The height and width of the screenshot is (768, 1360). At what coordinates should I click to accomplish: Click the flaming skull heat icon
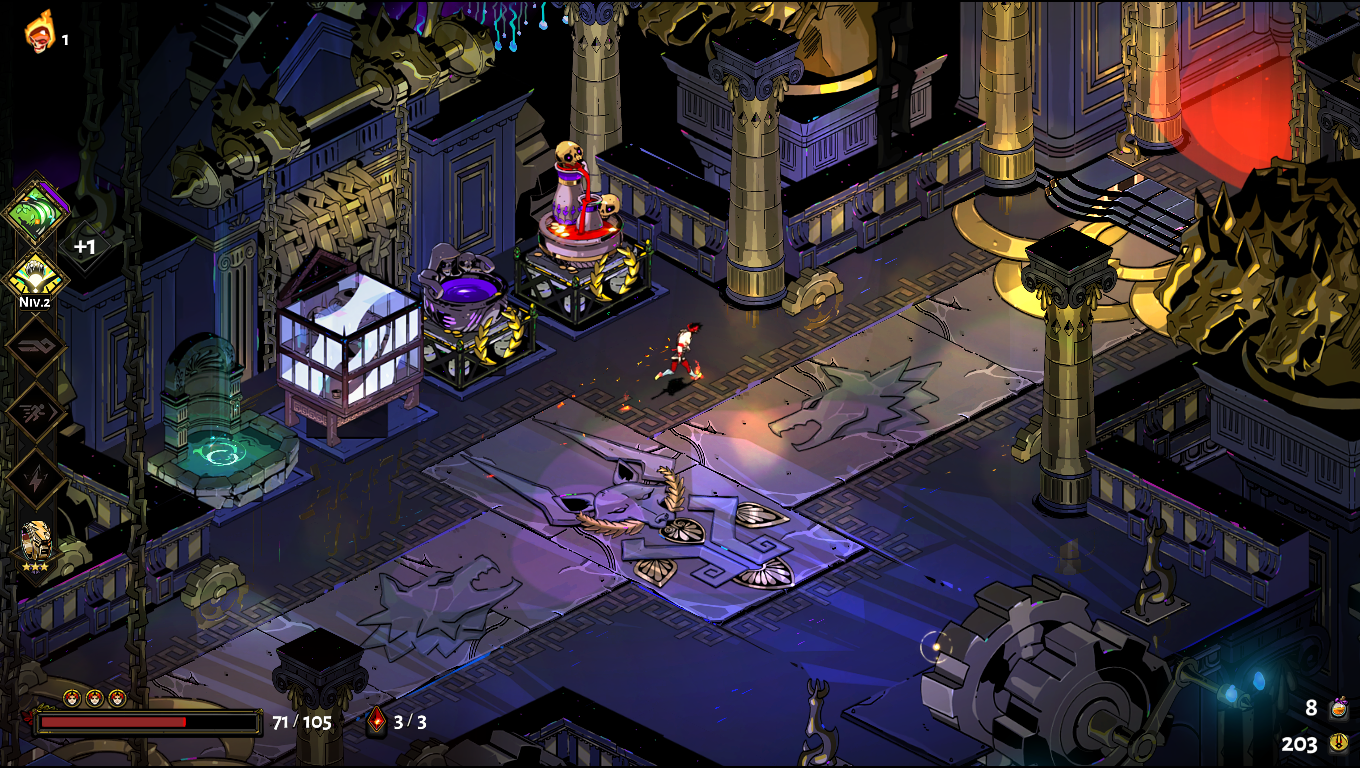39,31
